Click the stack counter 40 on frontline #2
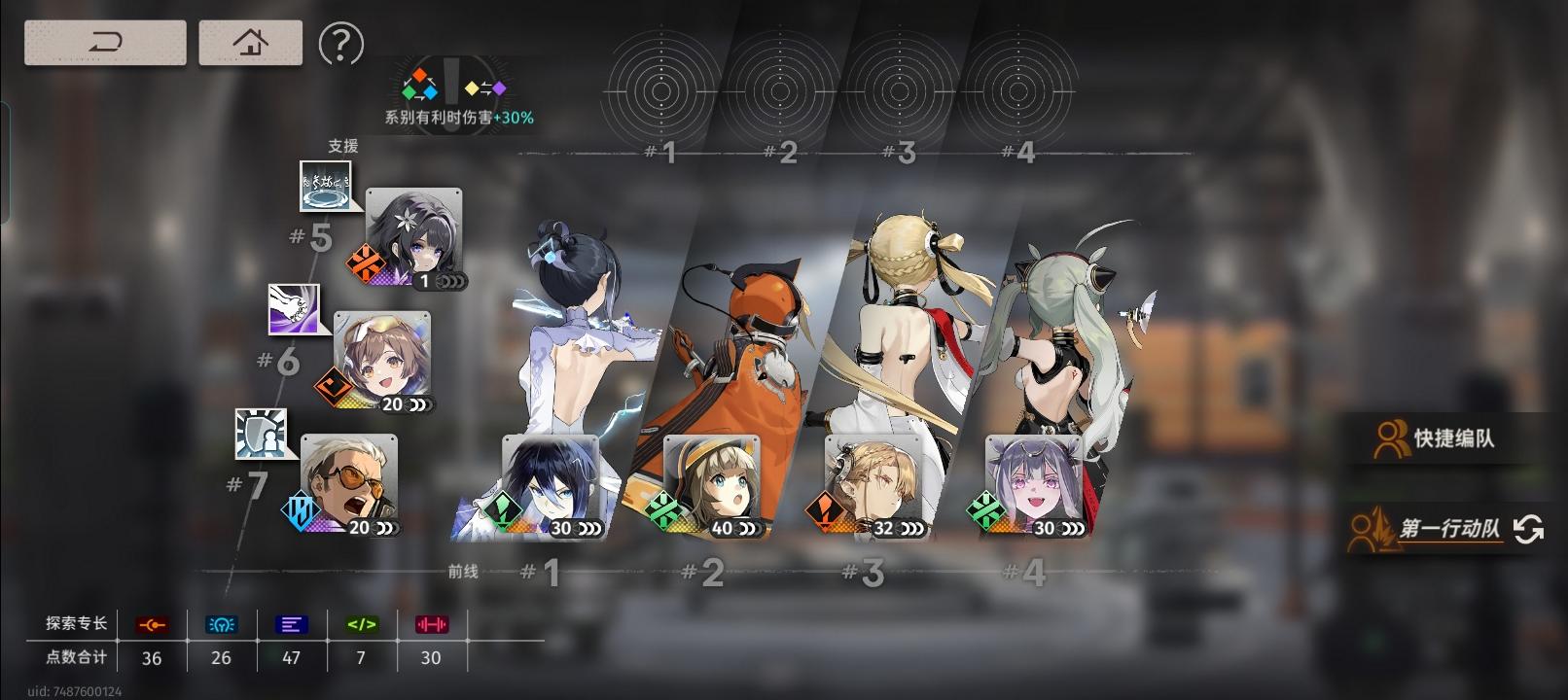 [723, 529]
